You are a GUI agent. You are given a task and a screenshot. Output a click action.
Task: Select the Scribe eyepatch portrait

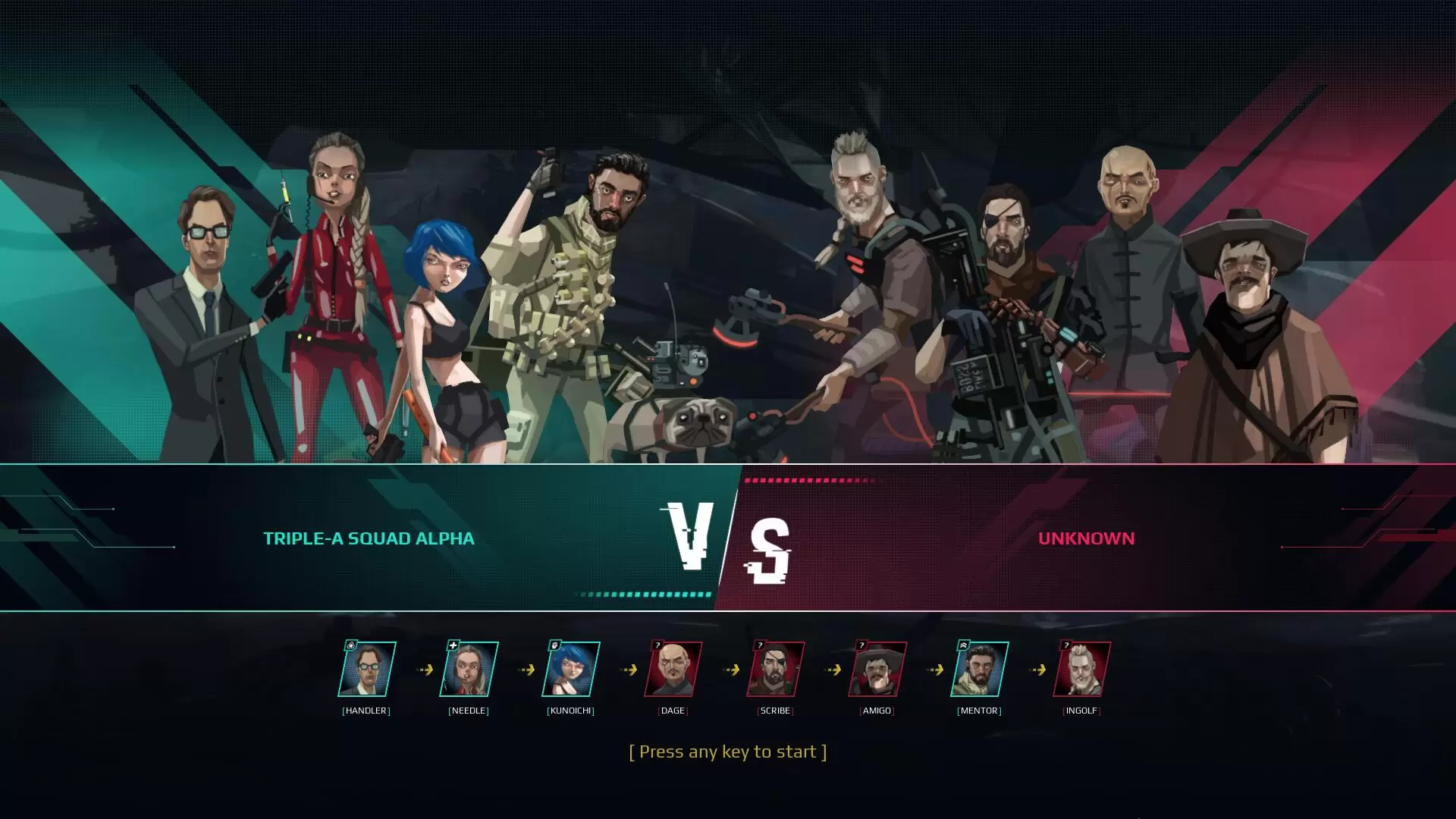click(x=775, y=669)
